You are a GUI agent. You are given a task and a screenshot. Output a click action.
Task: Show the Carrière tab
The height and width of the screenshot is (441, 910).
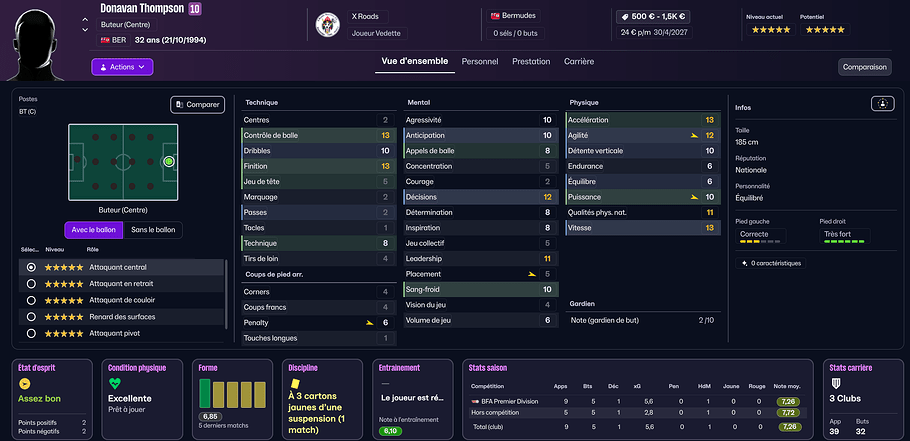579,62
